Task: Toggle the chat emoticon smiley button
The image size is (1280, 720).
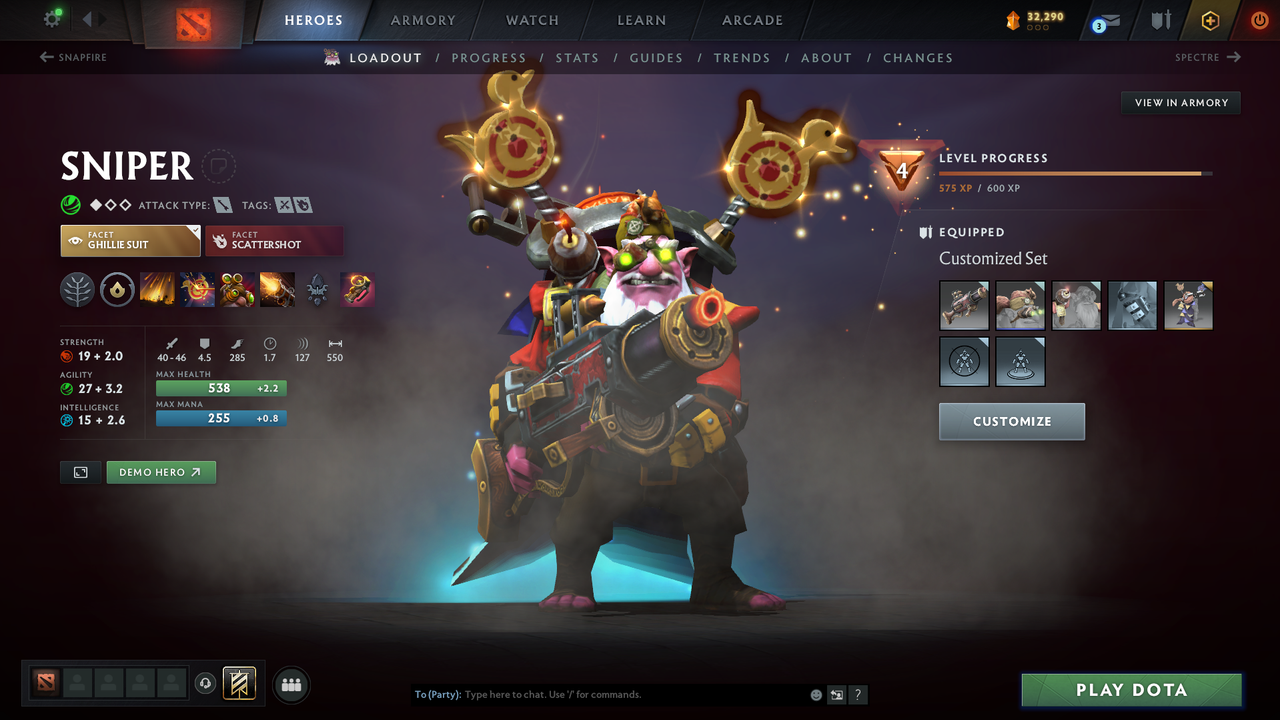Action: point(816,694)
